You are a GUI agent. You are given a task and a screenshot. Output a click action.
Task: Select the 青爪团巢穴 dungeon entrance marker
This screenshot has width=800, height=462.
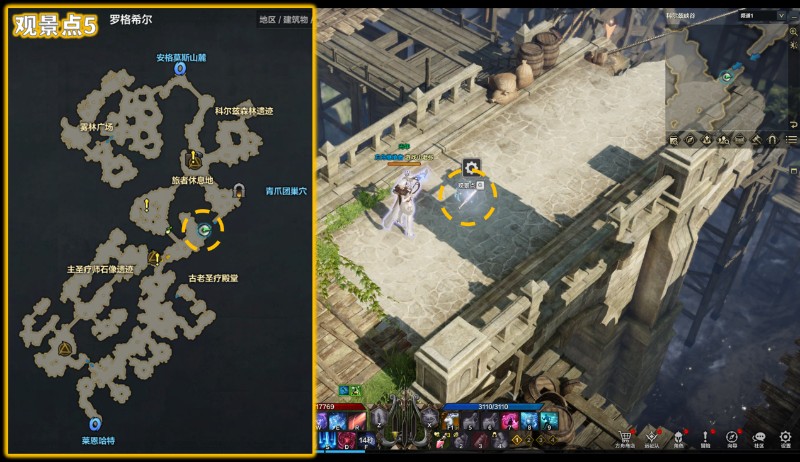pos(239,189)
